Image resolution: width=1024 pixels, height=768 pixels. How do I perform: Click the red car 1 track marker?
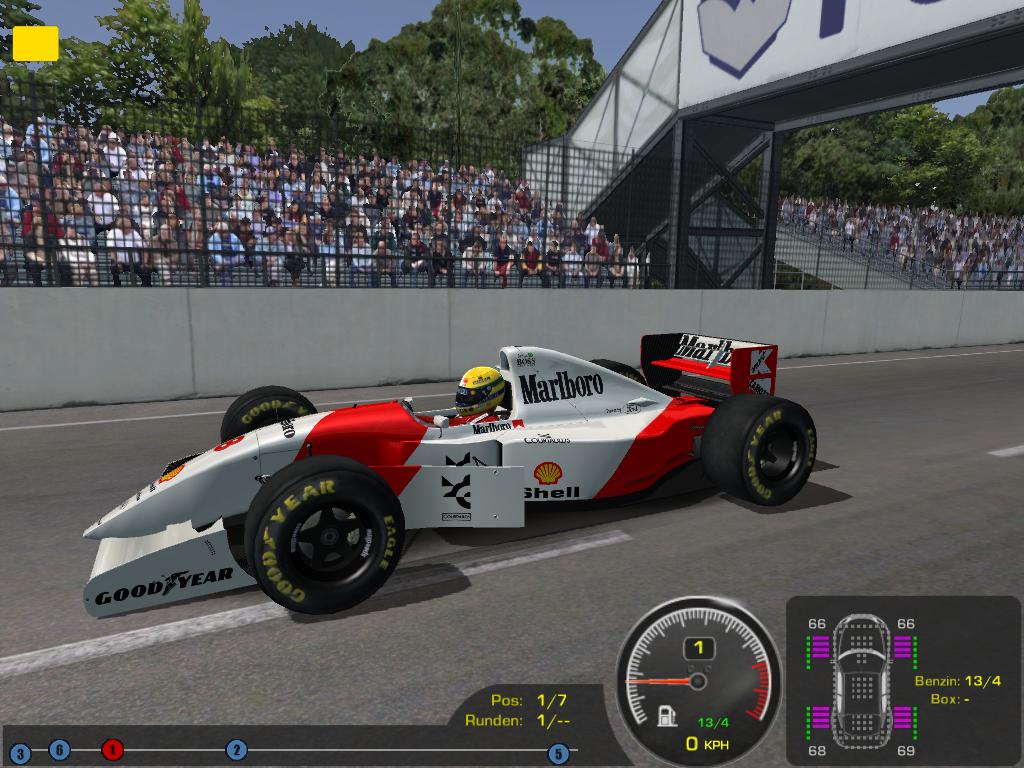(112, 749)
